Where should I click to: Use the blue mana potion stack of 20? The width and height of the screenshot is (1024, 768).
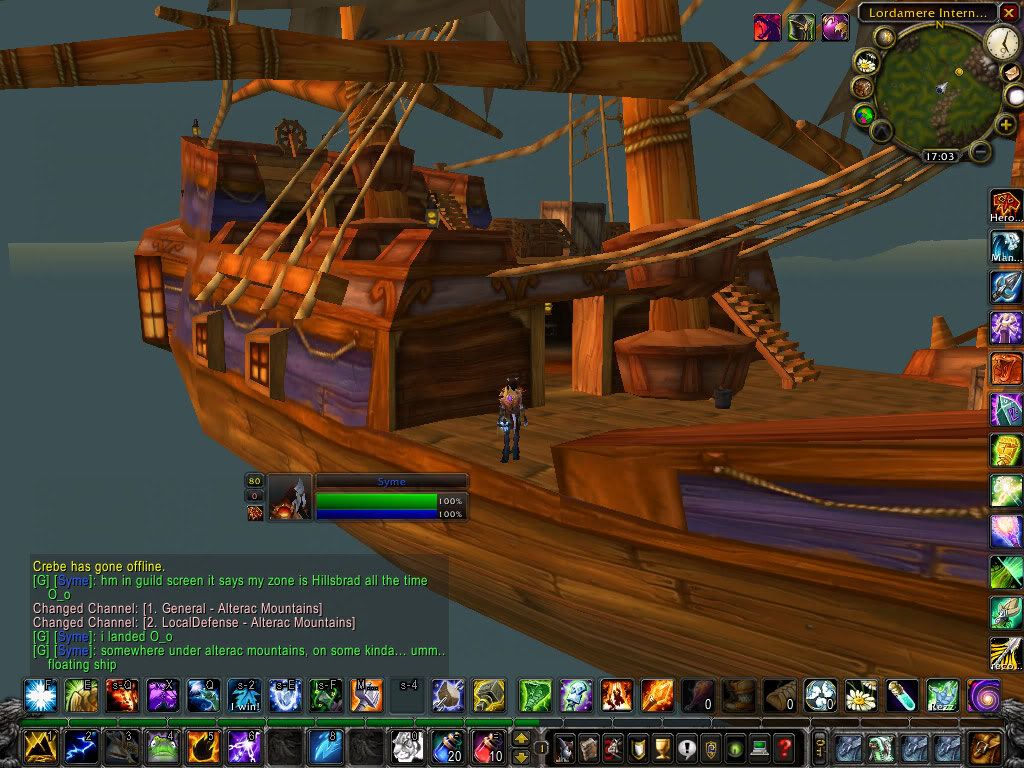point(447,747)
